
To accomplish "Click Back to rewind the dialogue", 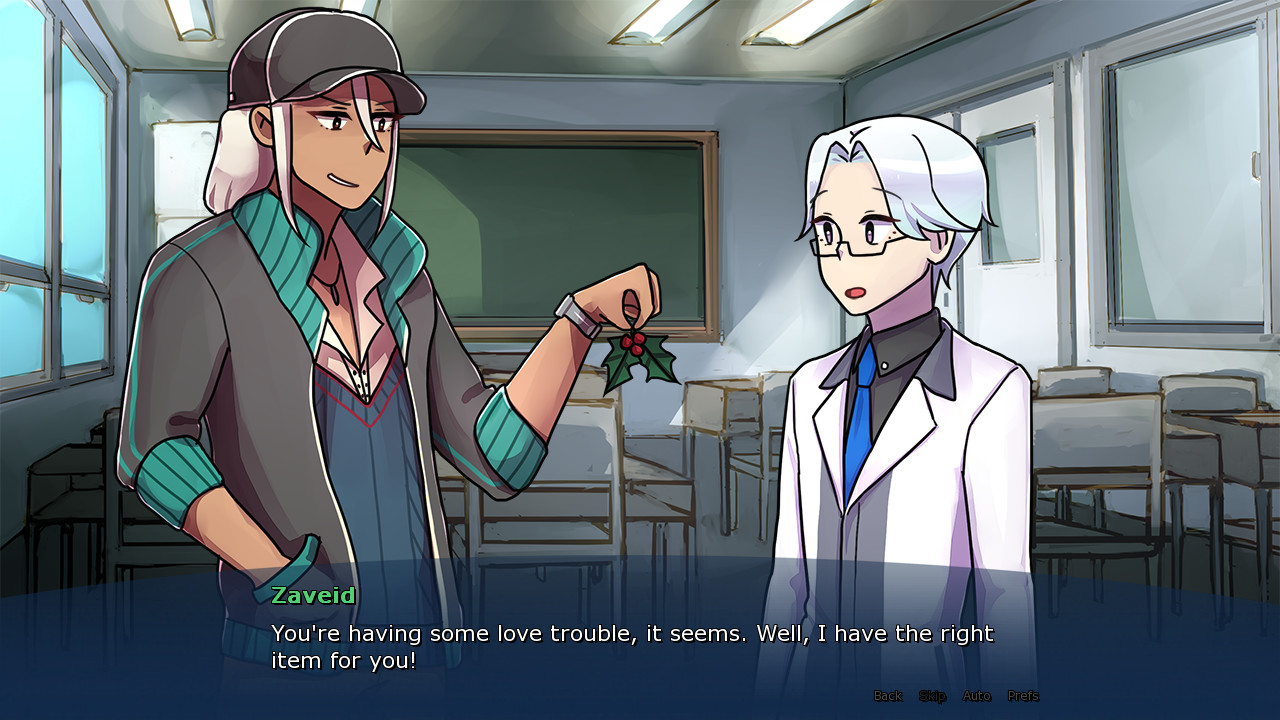I will tap(886, 696).
